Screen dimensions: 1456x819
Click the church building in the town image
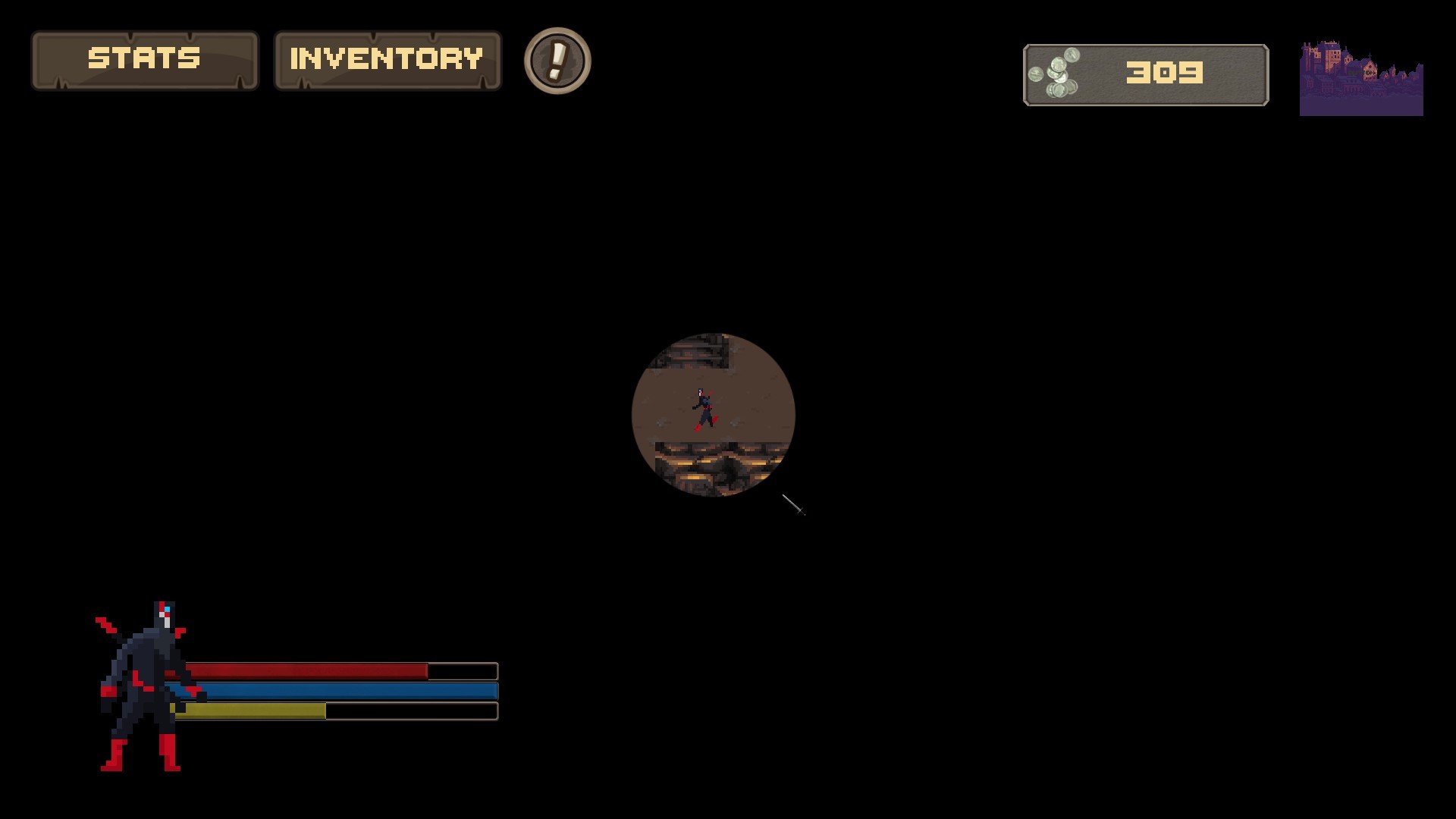click(x=1369, y=68)
